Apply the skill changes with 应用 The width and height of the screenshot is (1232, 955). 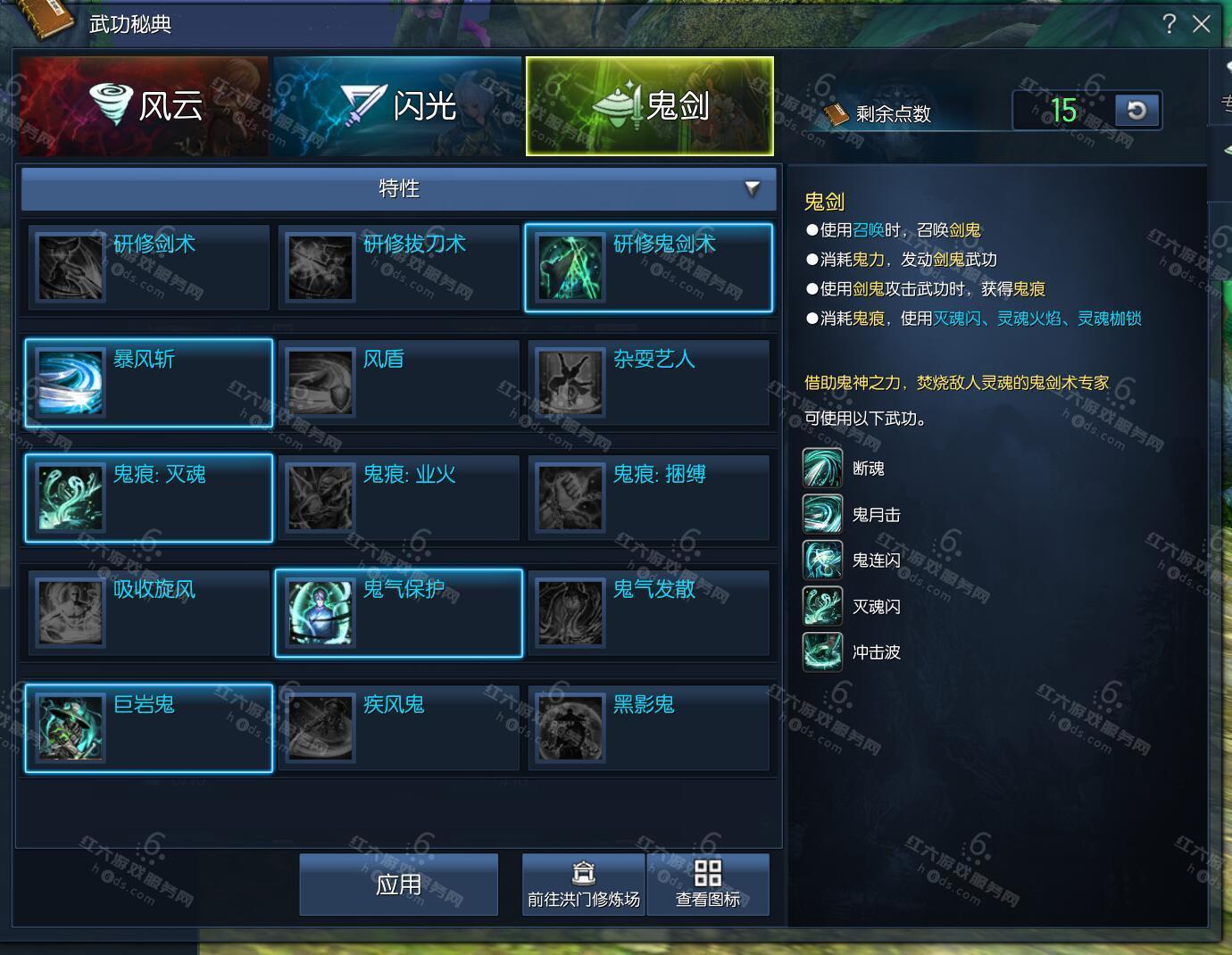tap(398, 884)
